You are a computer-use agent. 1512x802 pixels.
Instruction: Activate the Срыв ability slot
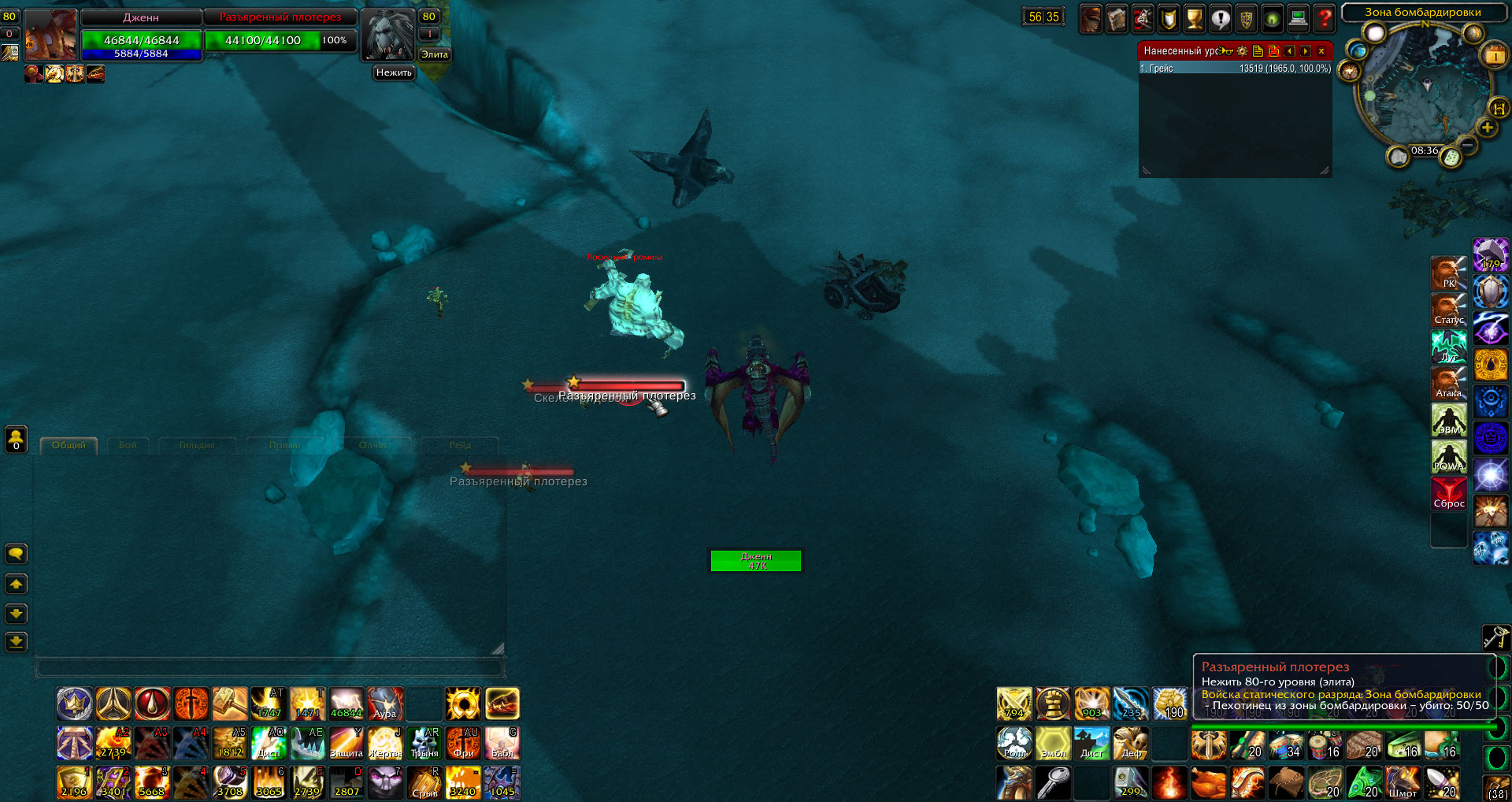click(424, 782)
